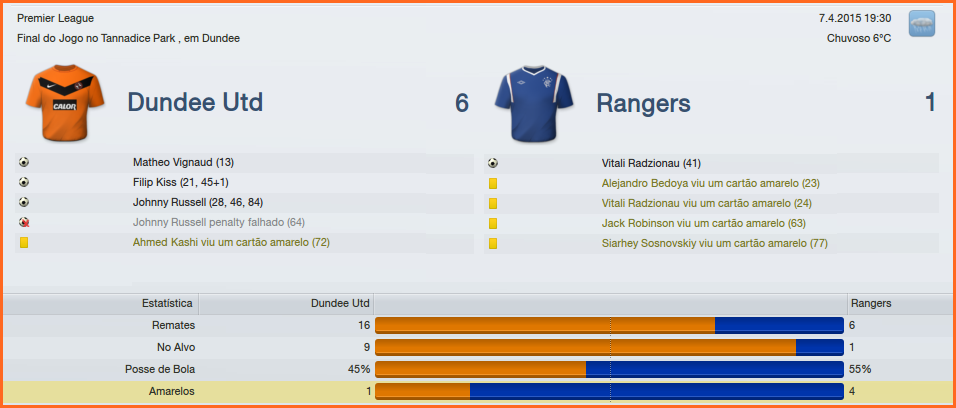
Task: Open Vitali Radzionau's yellow card event
Action: pos(706,203)
